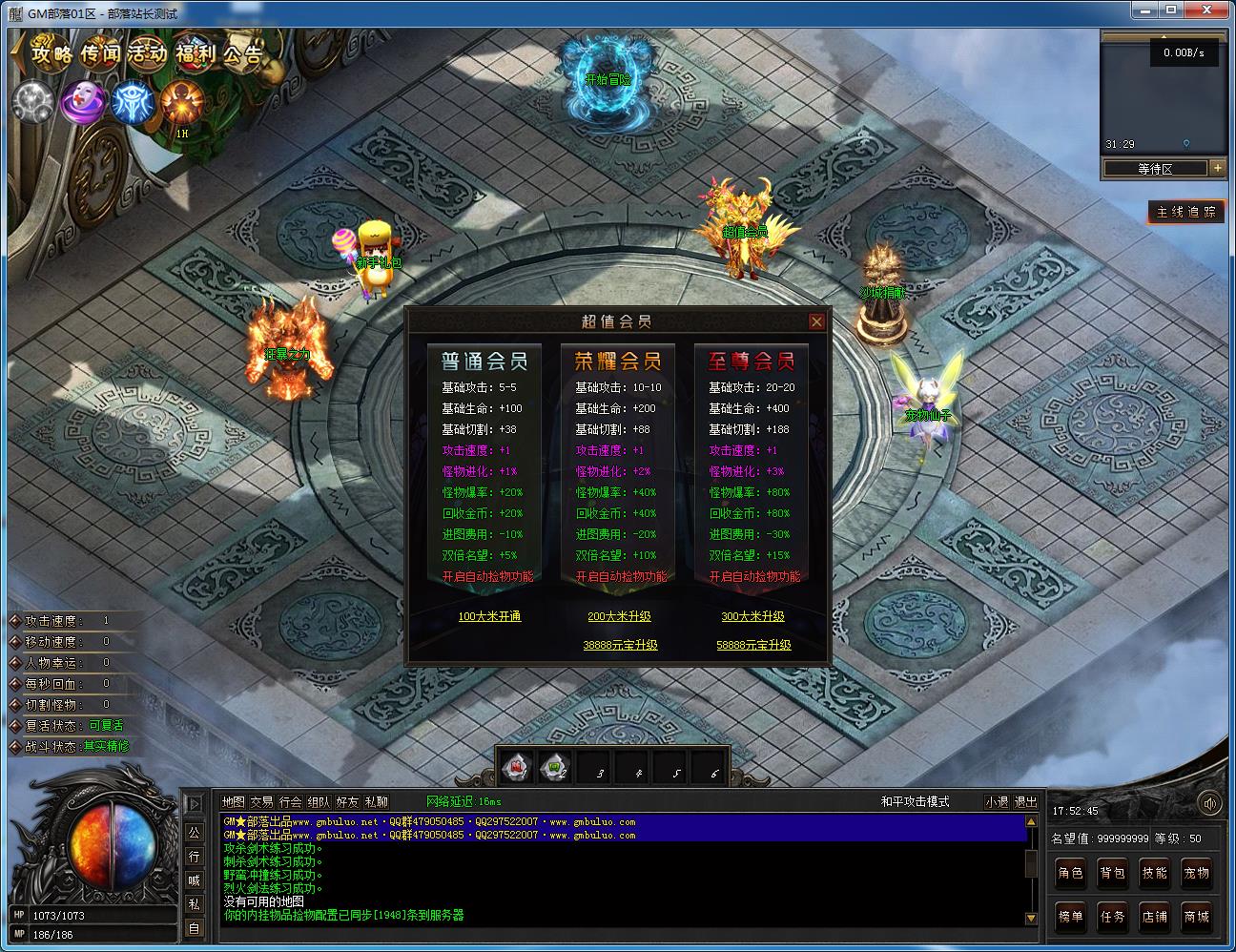Choose the 200大米升级 option
The width and height of the screenshot is (1236, 952).
pyautogui.click(x=619, y=616)
